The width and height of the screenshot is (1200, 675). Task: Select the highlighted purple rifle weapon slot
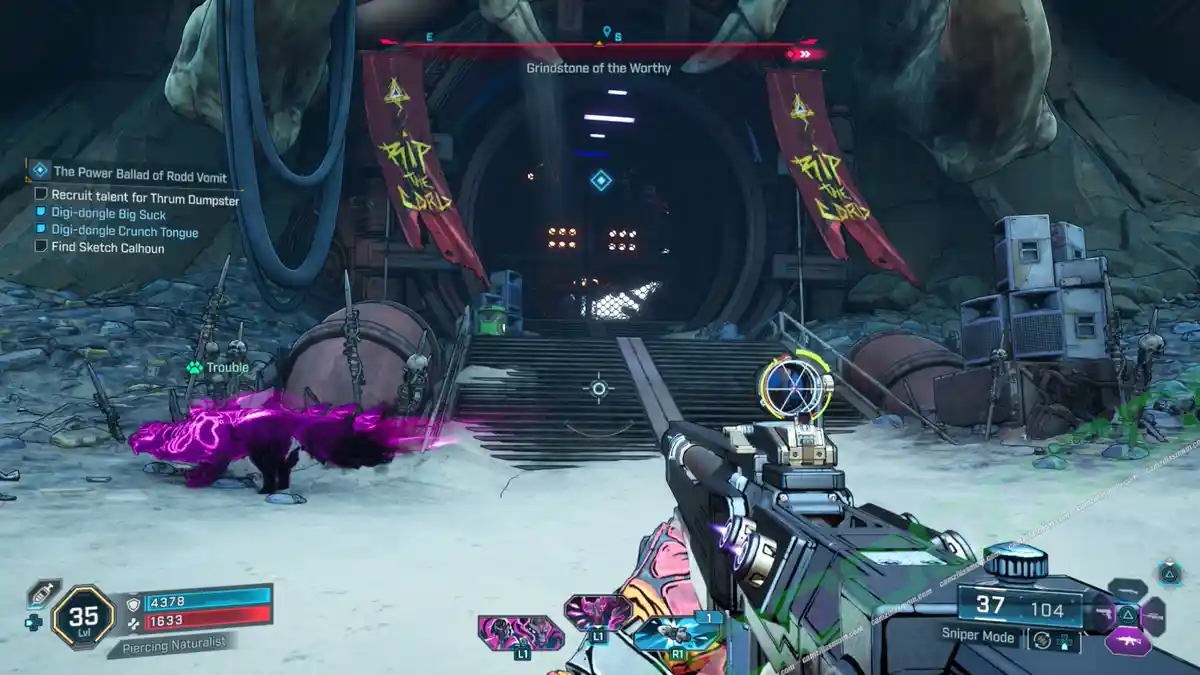pyautogui.click(x=1128, y=640)
